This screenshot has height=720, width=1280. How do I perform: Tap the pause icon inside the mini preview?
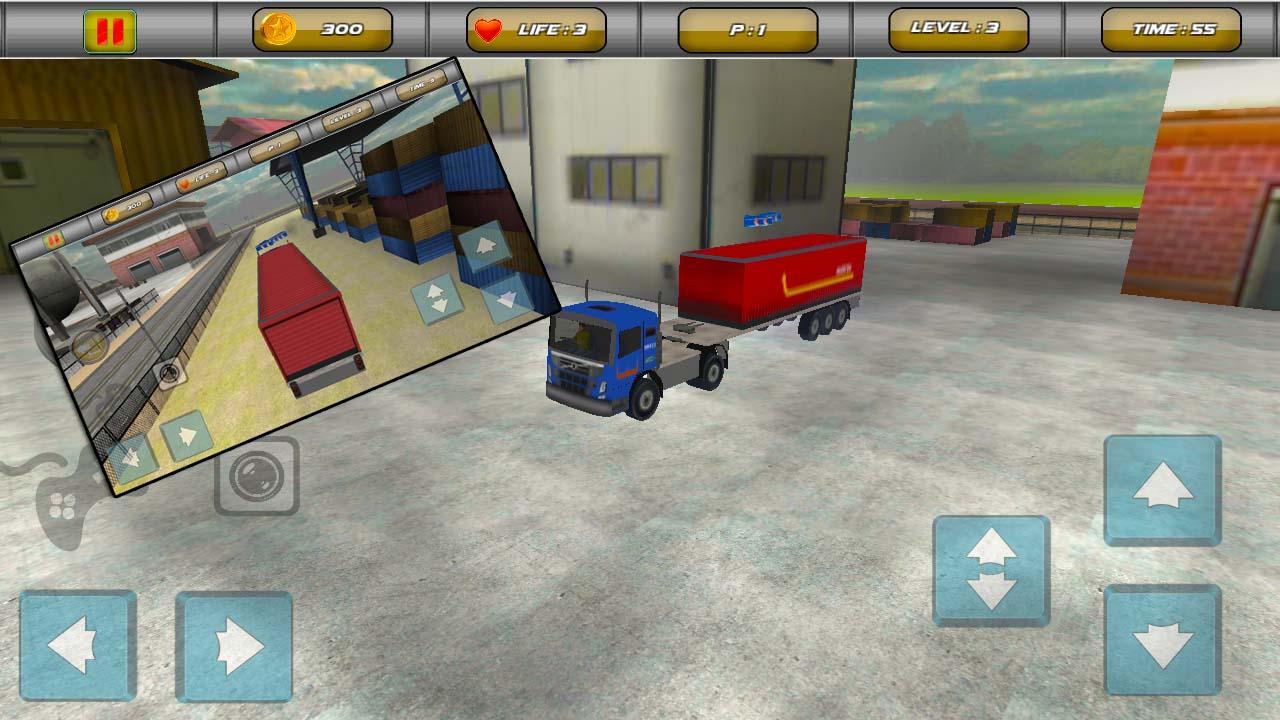click(x=54, y=240)
